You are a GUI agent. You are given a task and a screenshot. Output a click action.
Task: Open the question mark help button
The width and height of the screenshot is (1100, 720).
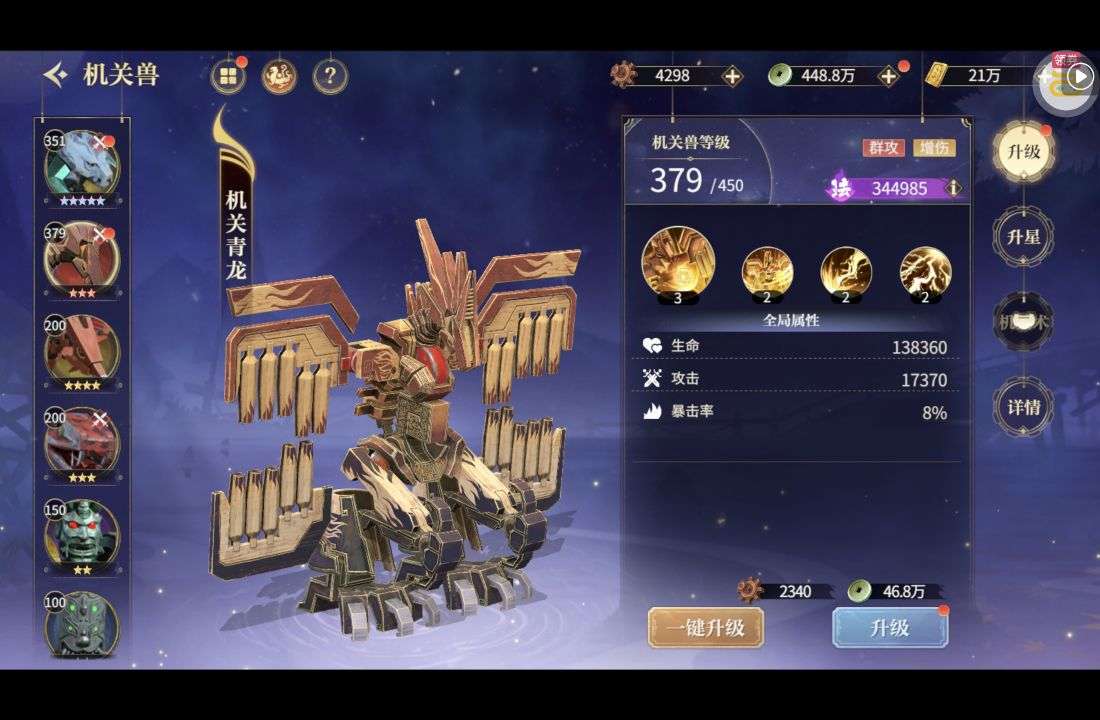click(x=330, y=76)
